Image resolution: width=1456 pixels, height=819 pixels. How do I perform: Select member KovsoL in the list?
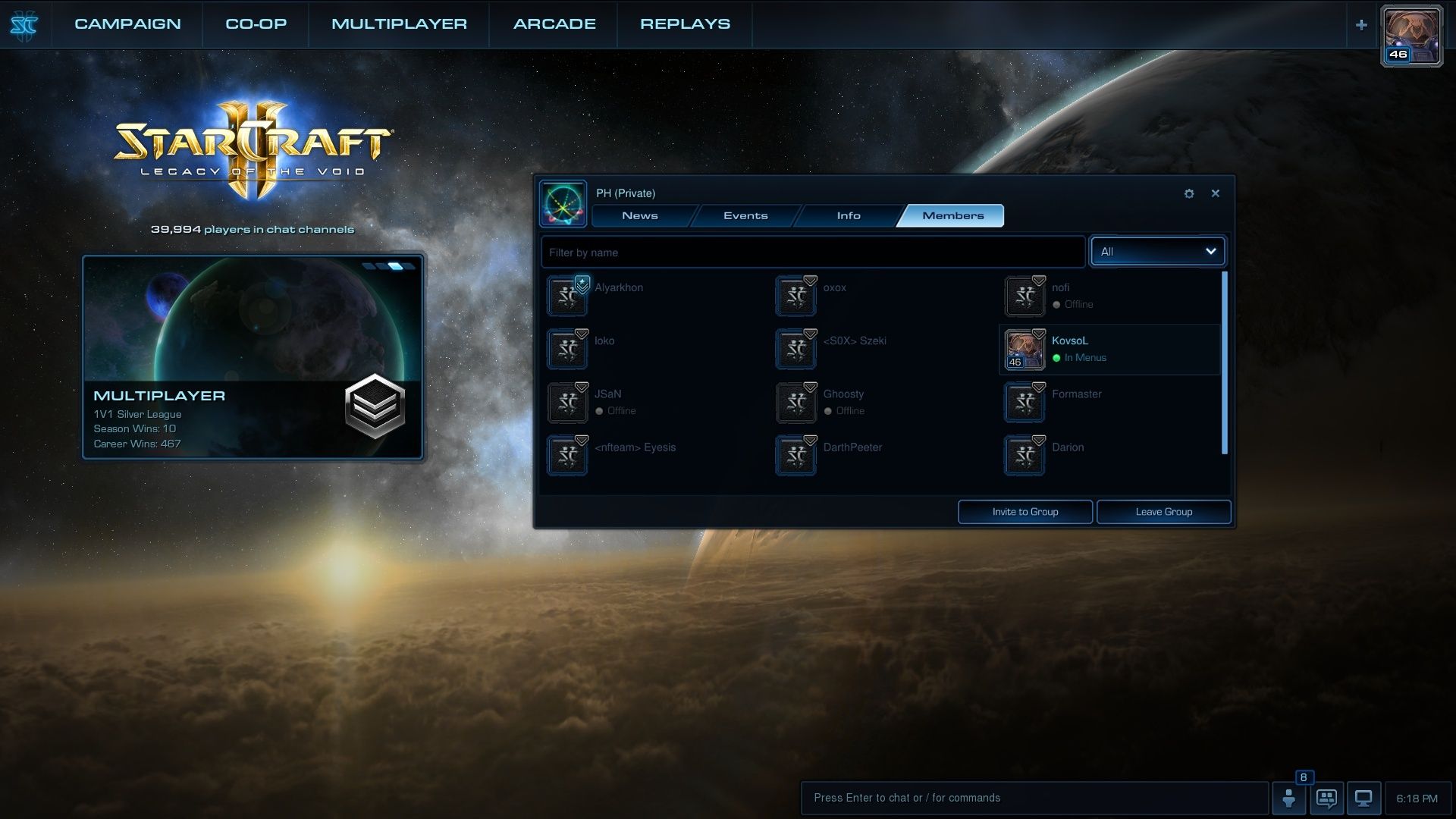[x=1109, y=350]
